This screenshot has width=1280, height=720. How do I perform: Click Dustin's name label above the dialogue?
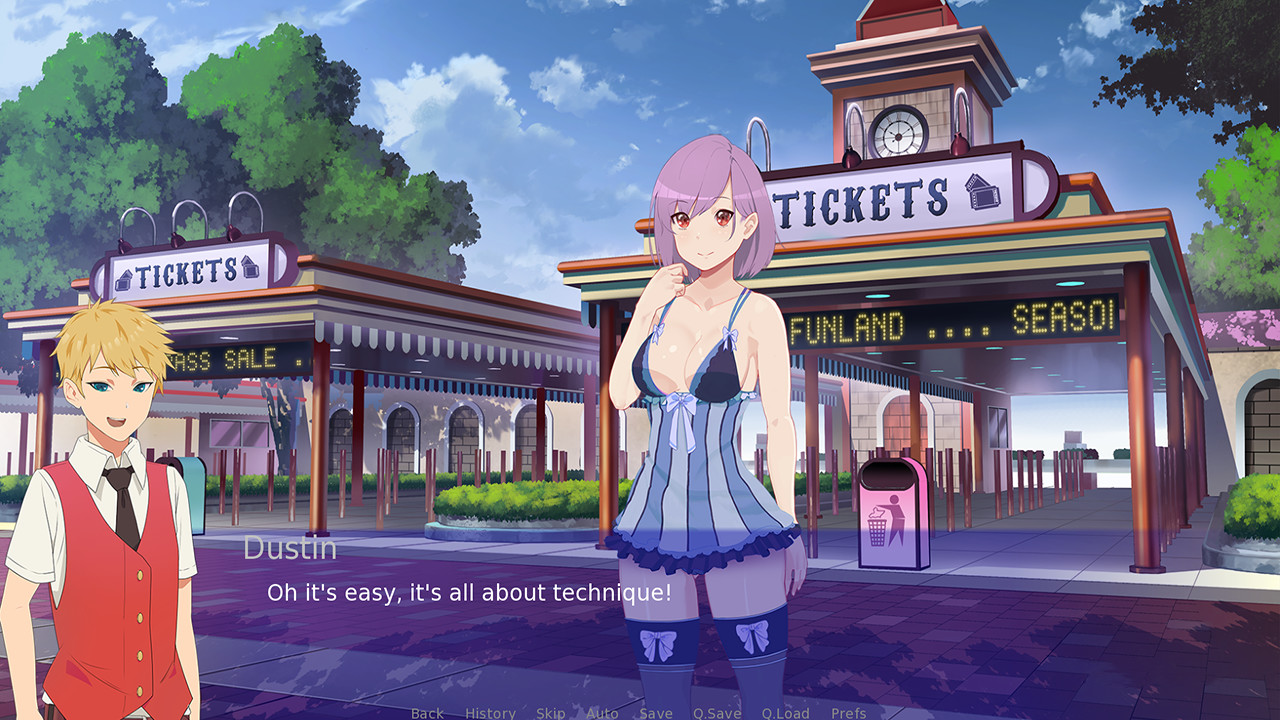pyautogui.click(x=290, y=547)
